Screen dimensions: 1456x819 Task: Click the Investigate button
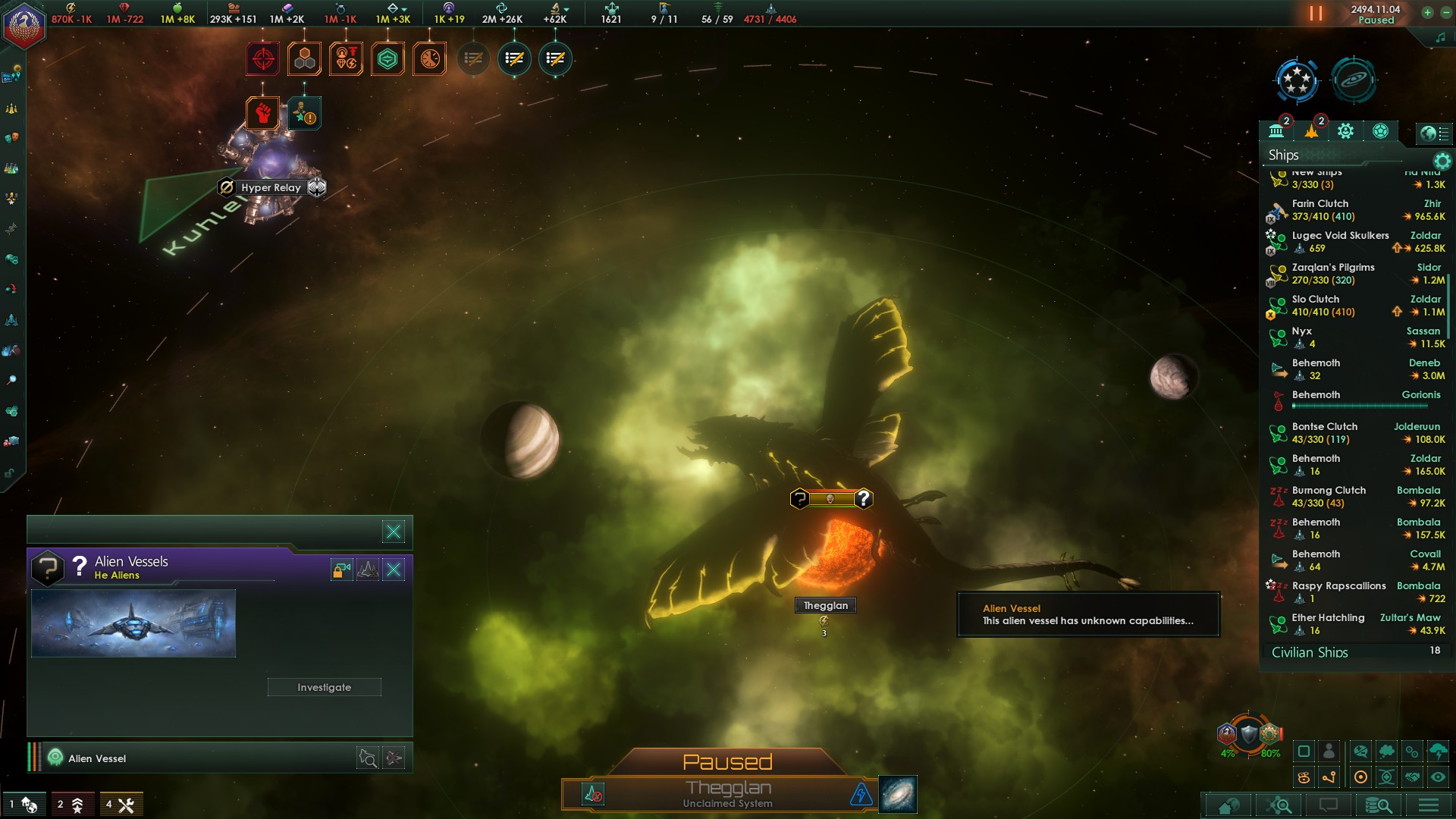click(324, 687)
